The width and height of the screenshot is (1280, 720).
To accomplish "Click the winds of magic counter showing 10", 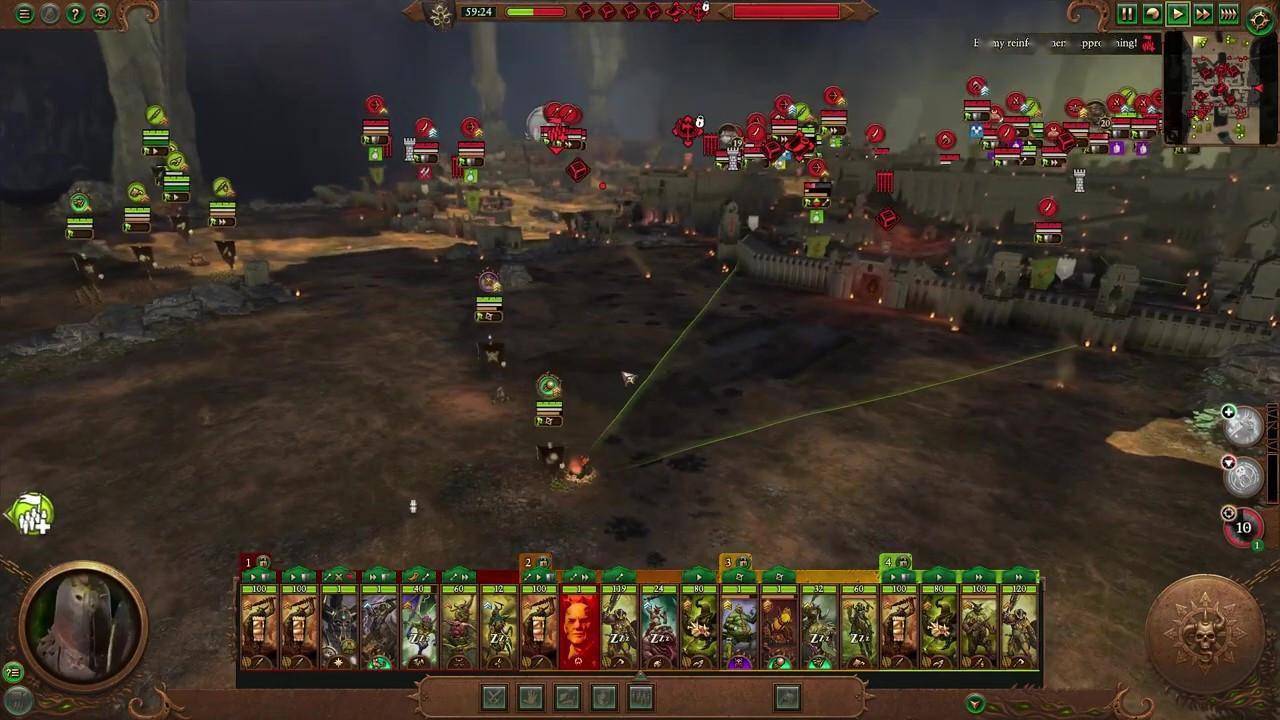I will [1243, 528].
